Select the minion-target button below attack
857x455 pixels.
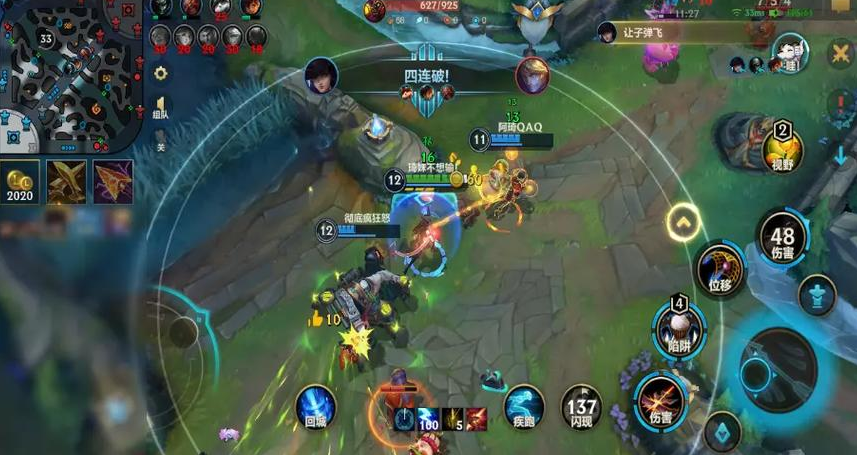[721, 432]
